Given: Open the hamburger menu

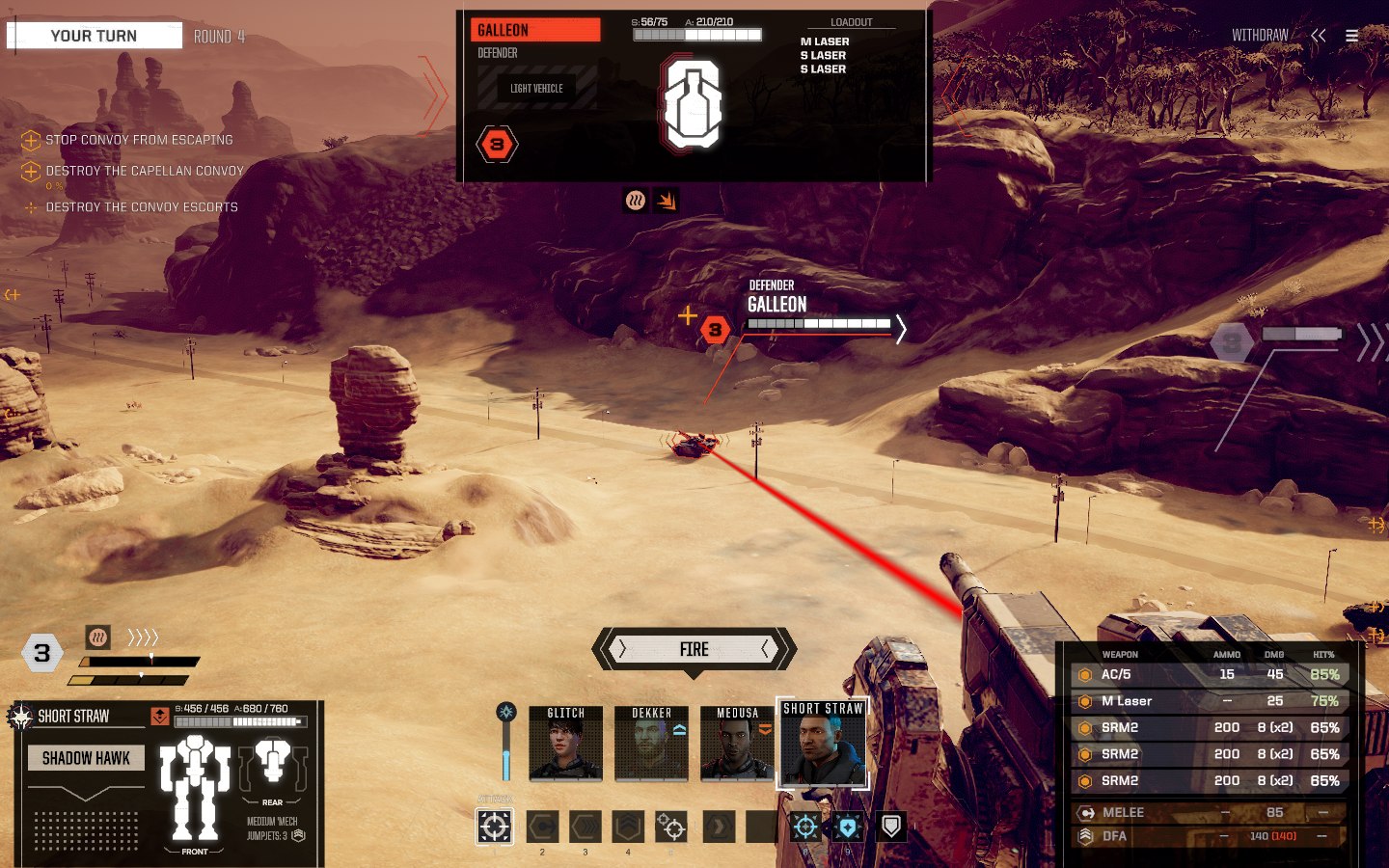Looking at the screenshot, I should click(1352, 36).
